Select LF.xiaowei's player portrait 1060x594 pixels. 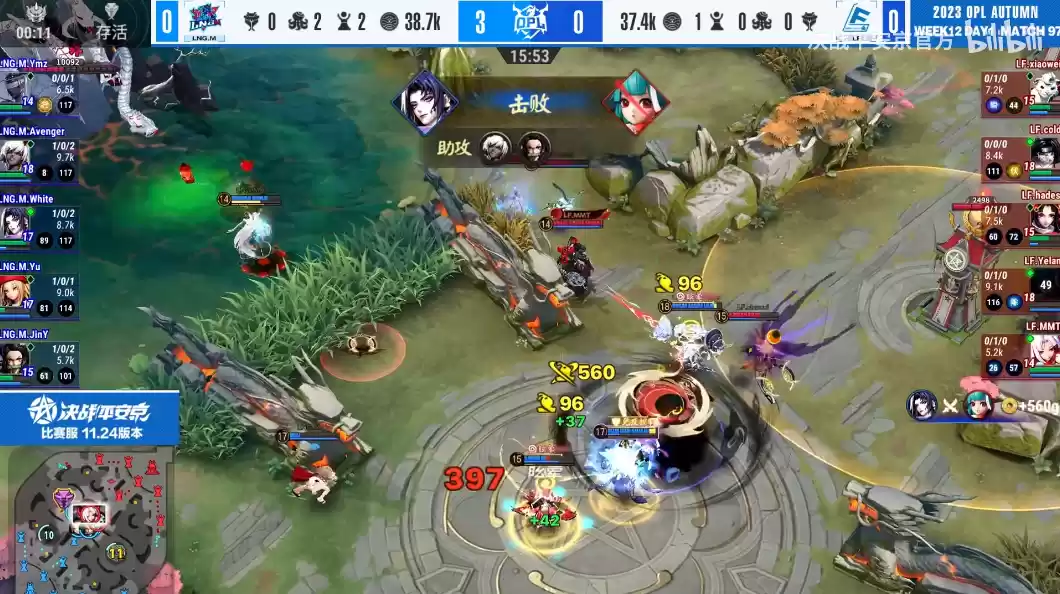[1044, 87]
